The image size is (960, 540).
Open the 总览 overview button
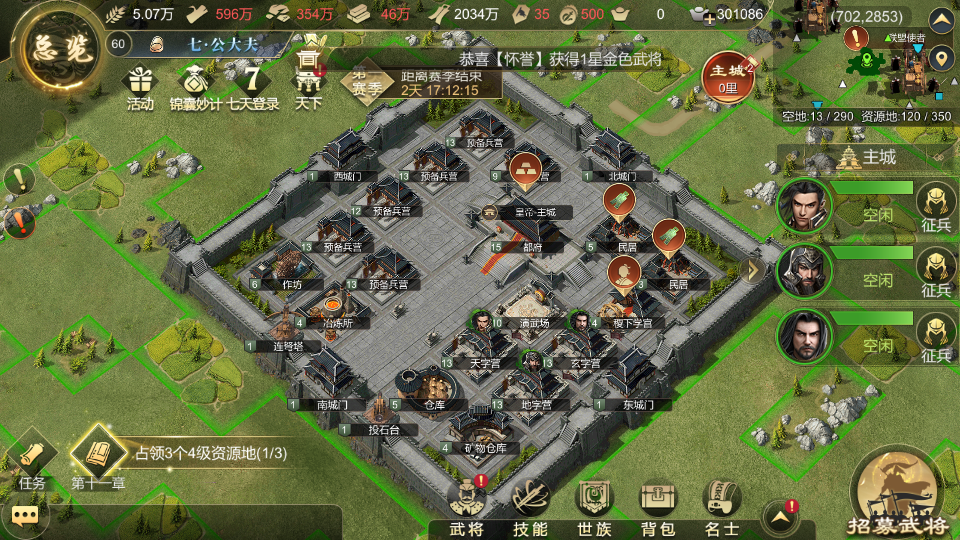click(50, 49)
